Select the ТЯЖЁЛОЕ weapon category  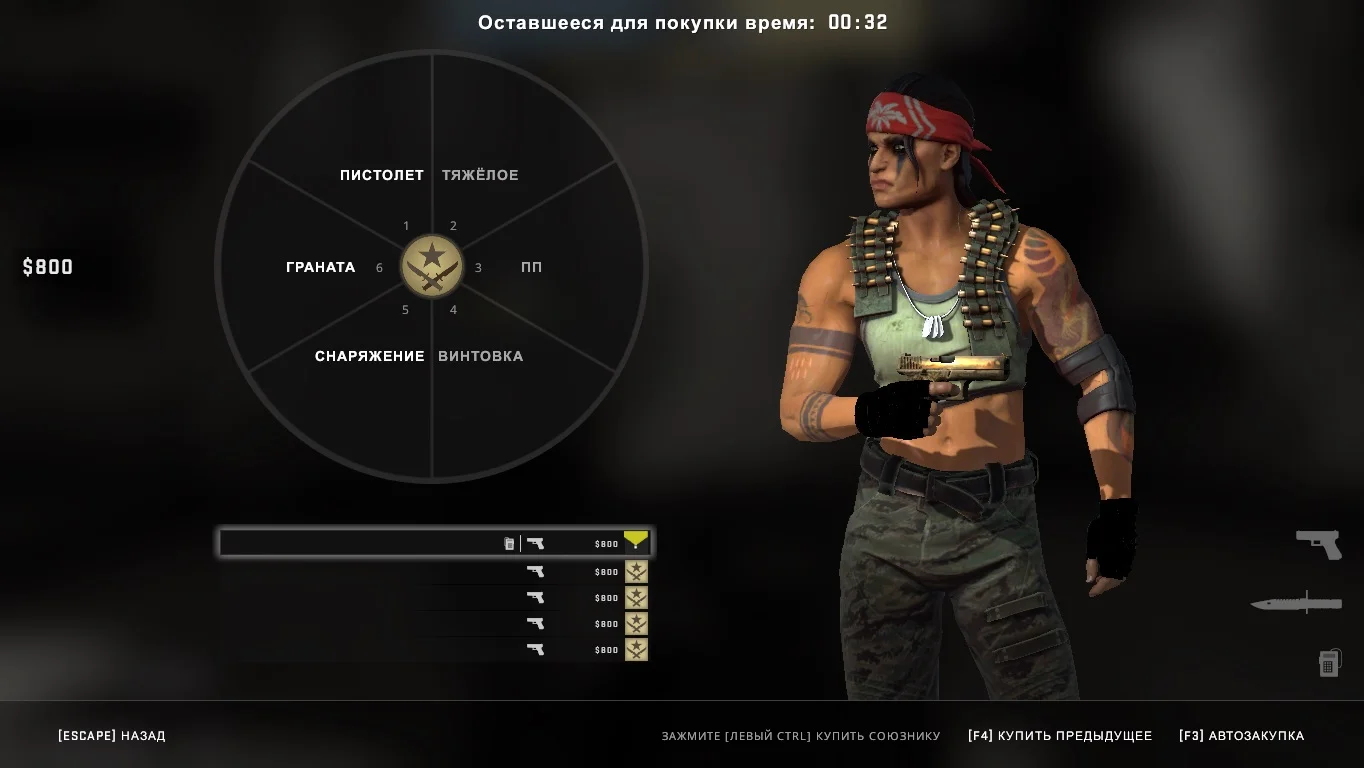click(480, 175)
